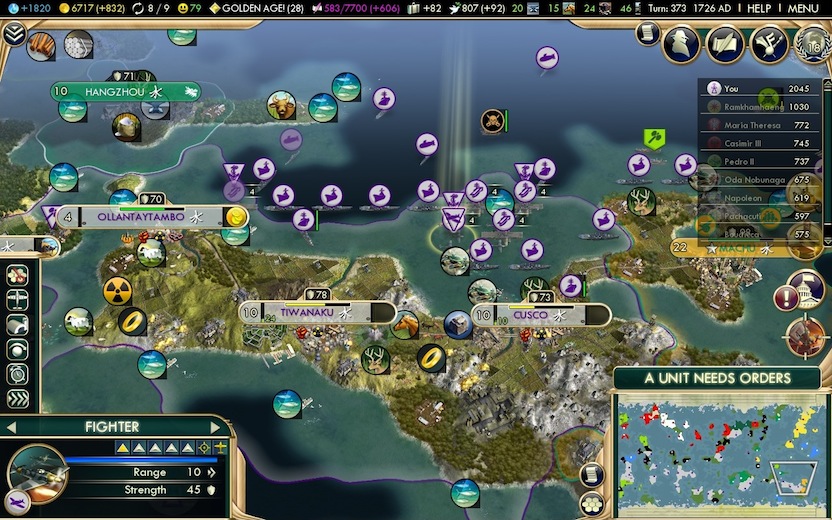Select previous unit with left arrow
The height and width of the screenshot is (520, 832).
pyautogui.click(x=10, y=427)
